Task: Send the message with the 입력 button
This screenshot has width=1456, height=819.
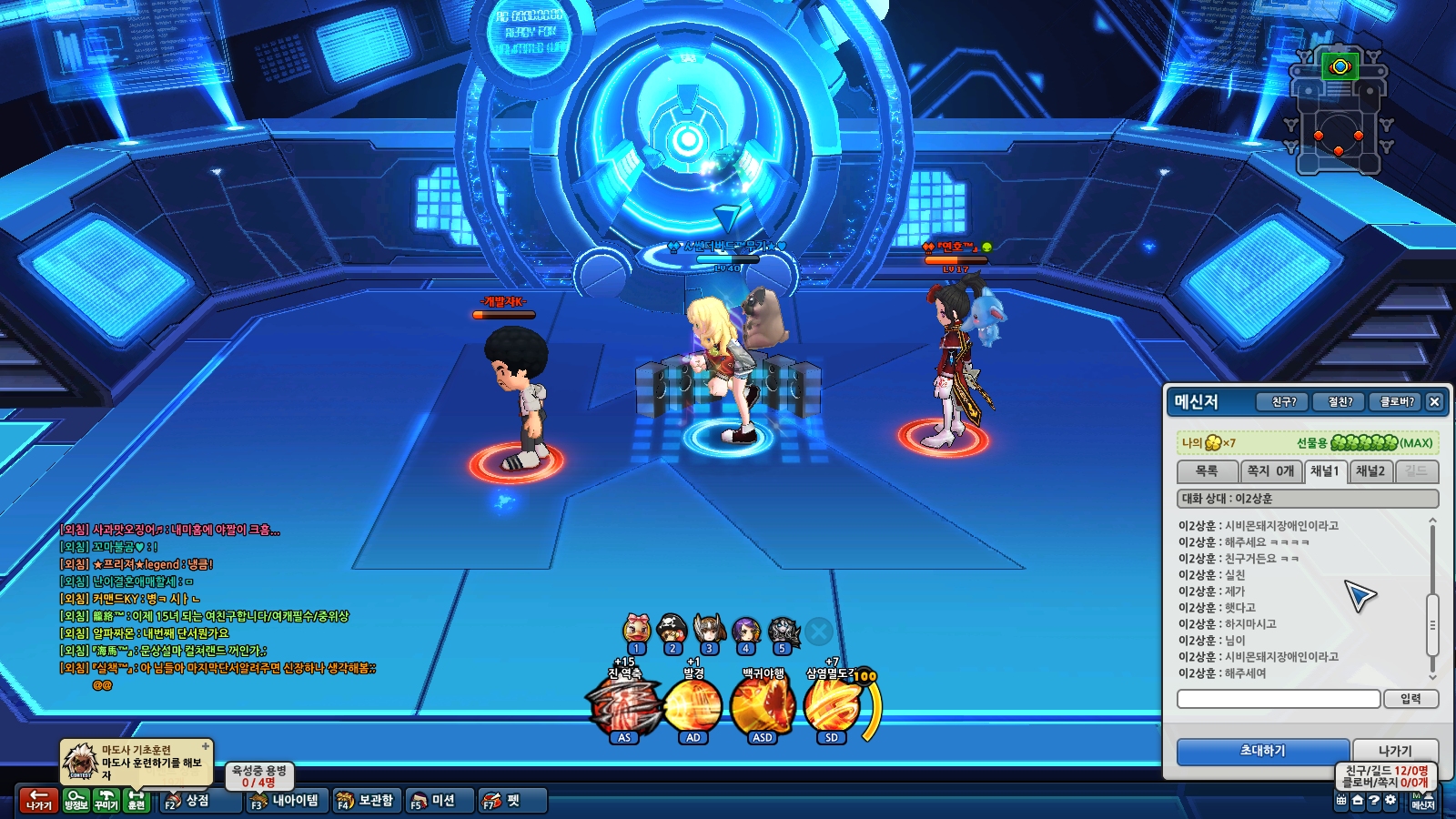Action: 1410,699
